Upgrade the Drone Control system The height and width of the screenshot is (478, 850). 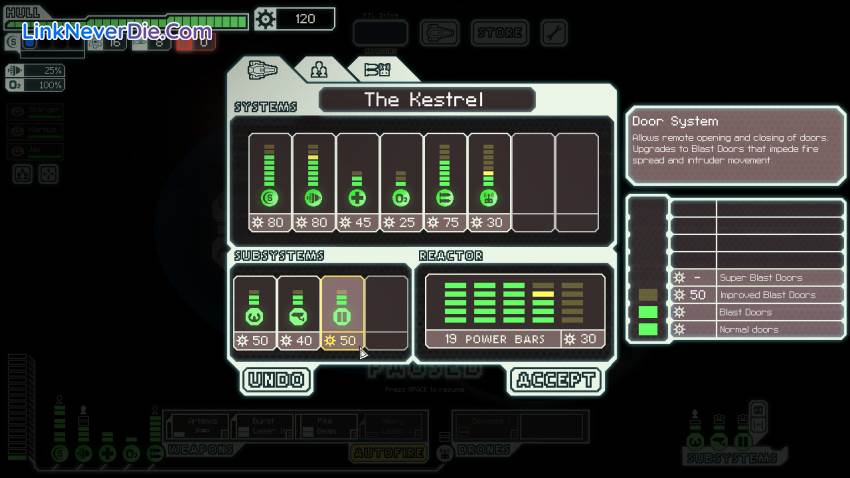point(490,182)
